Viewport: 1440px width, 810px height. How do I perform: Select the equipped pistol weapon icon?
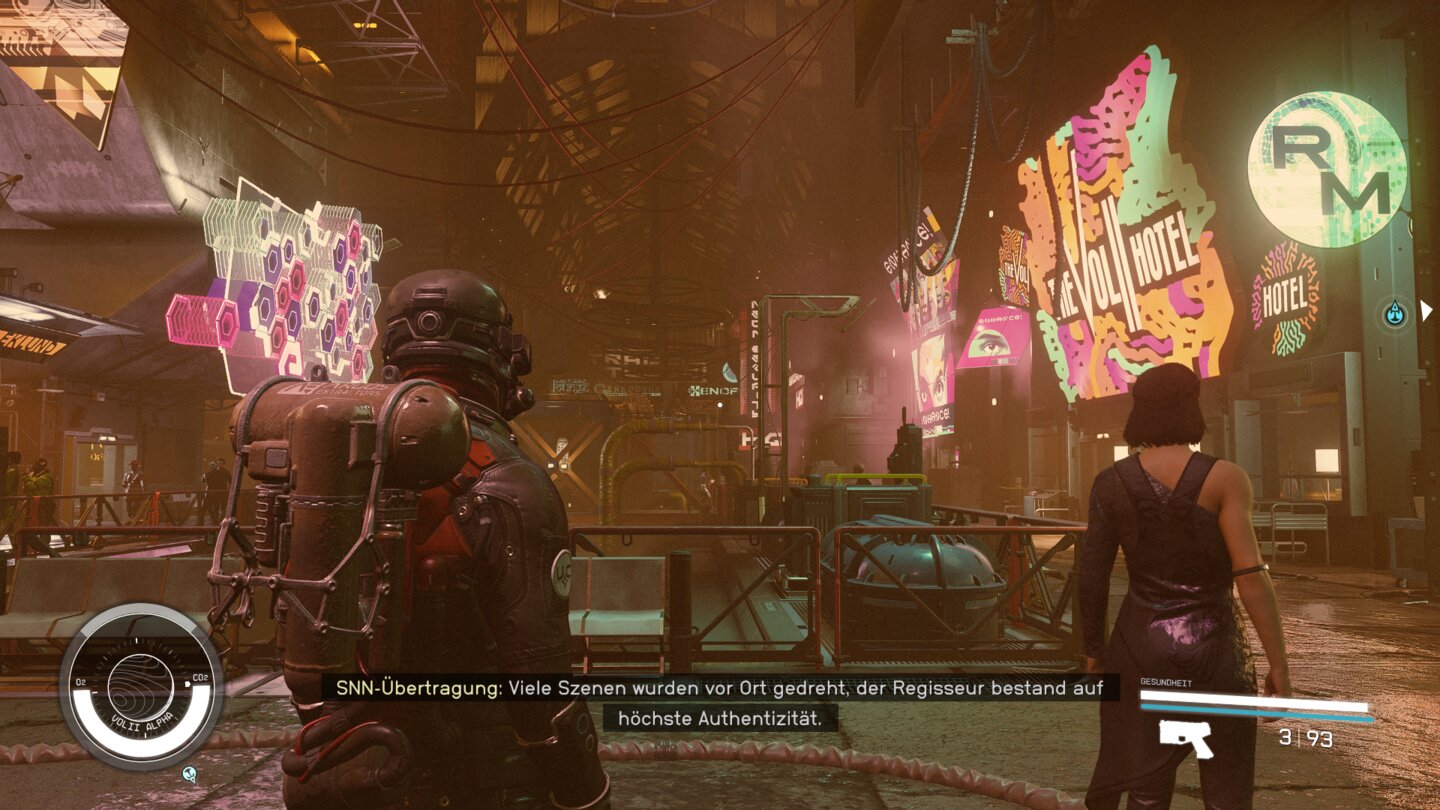pyautogui.click(x=1186, y=738)
